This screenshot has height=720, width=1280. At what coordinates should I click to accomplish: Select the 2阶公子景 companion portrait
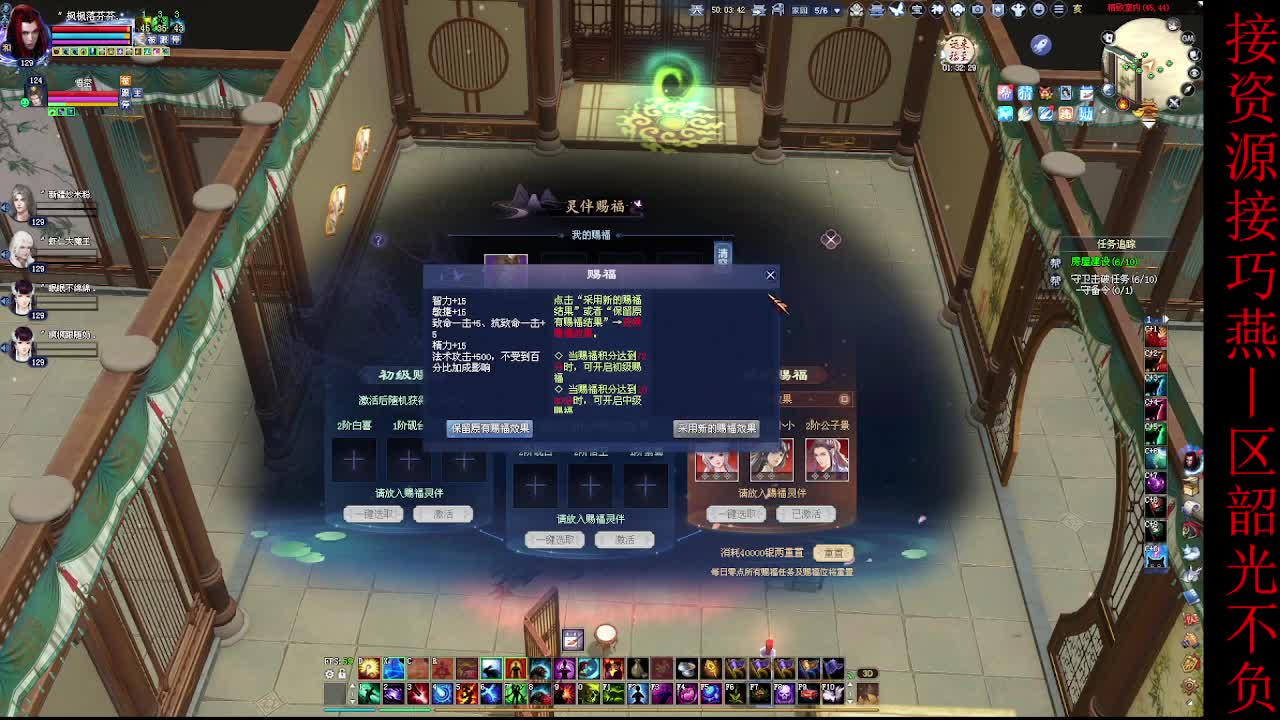click(x=826, y=465)
